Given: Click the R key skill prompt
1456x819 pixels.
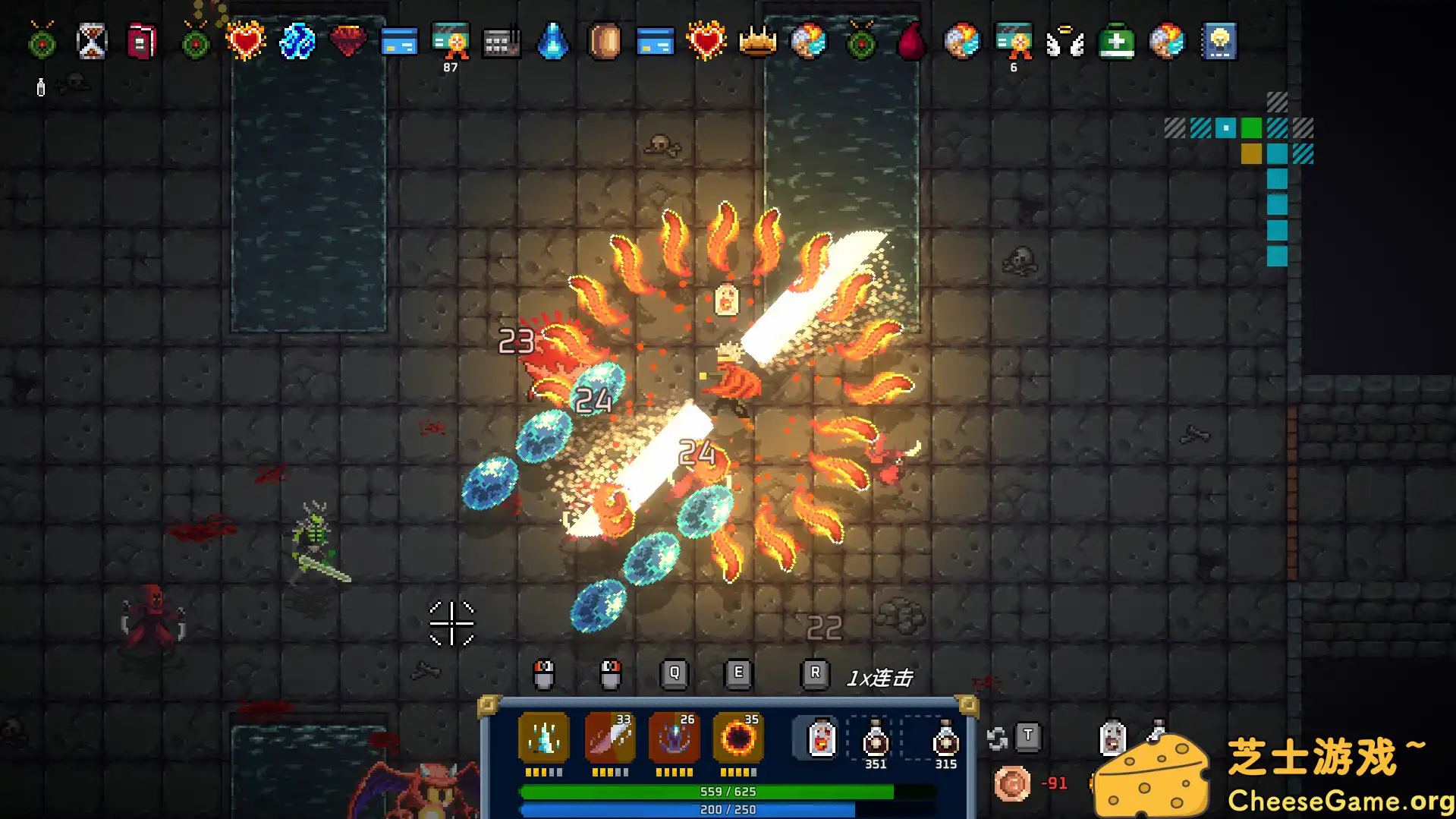Looking at the screenshot, I should (x=815, y=673).
